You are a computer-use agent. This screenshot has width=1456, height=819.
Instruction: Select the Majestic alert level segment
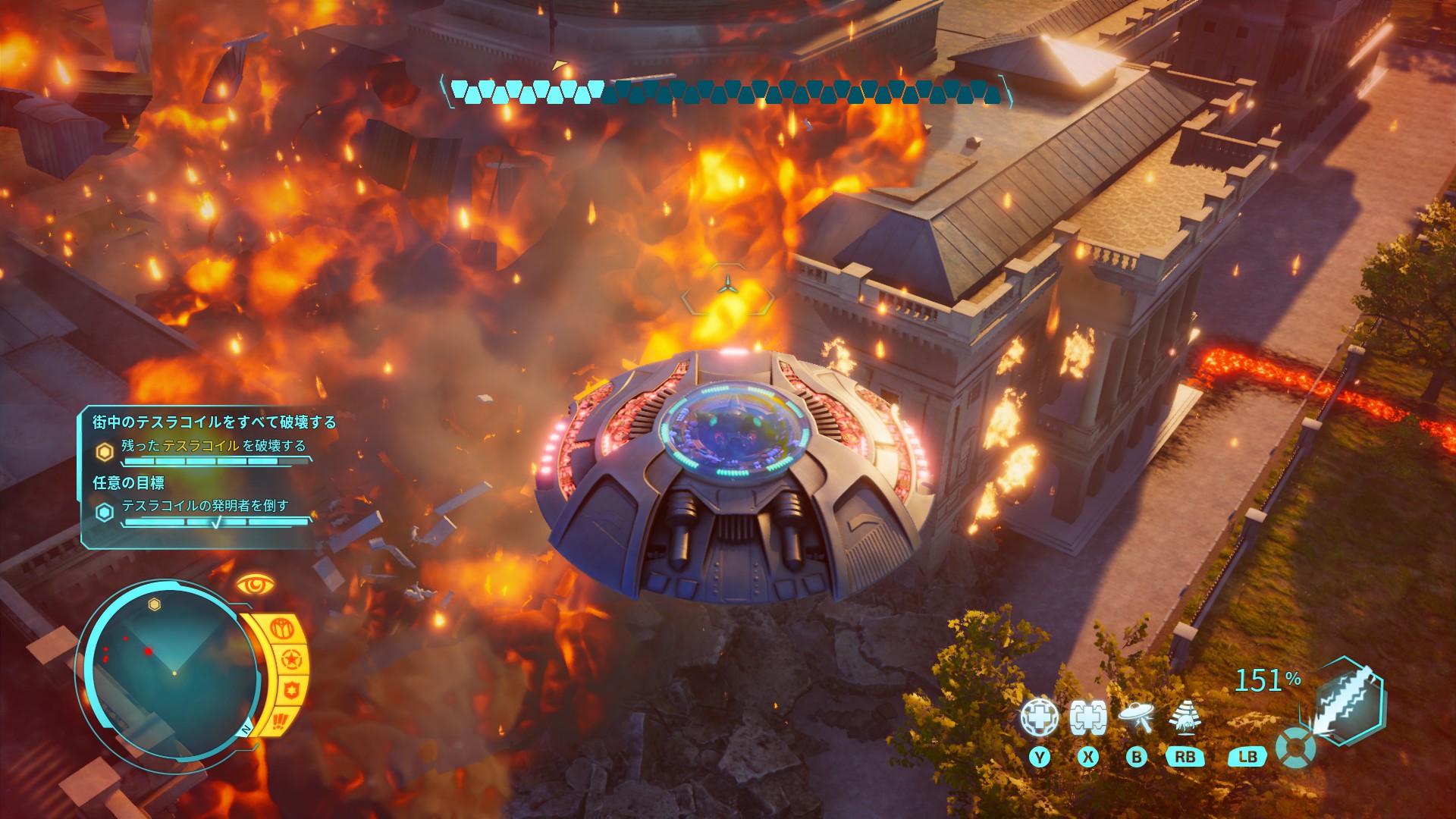(x=282, y=629)
